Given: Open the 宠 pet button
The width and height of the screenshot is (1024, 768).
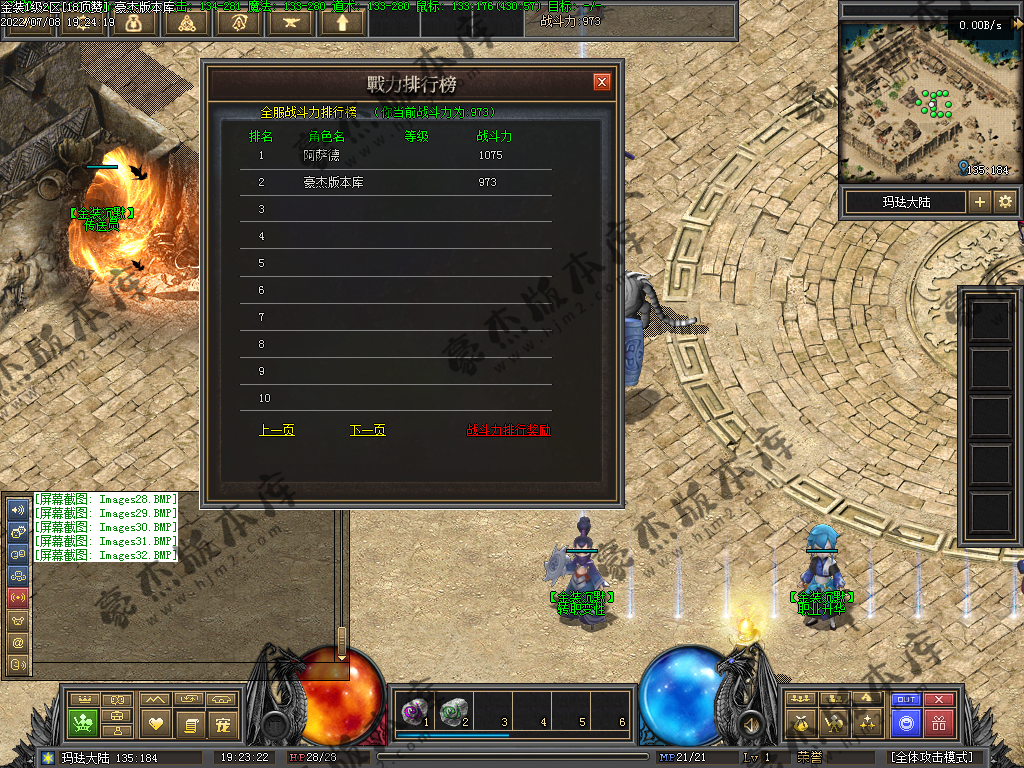Looking at the screenshot, I should pyautogui.click(x=223, y=723).
